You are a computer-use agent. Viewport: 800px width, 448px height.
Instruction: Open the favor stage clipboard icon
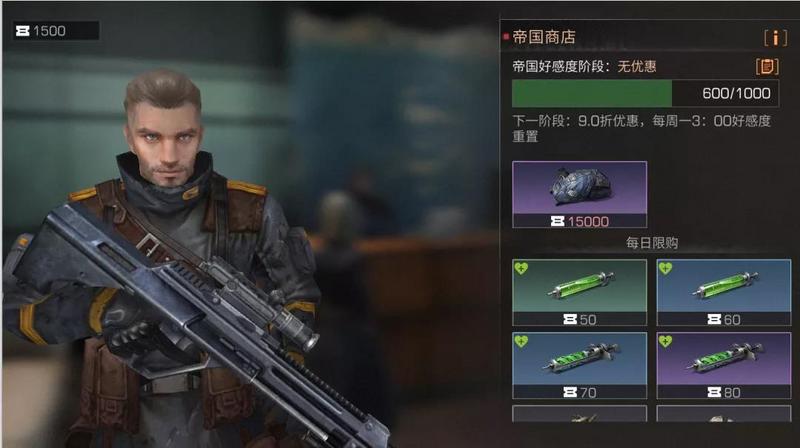click(767, 67)
